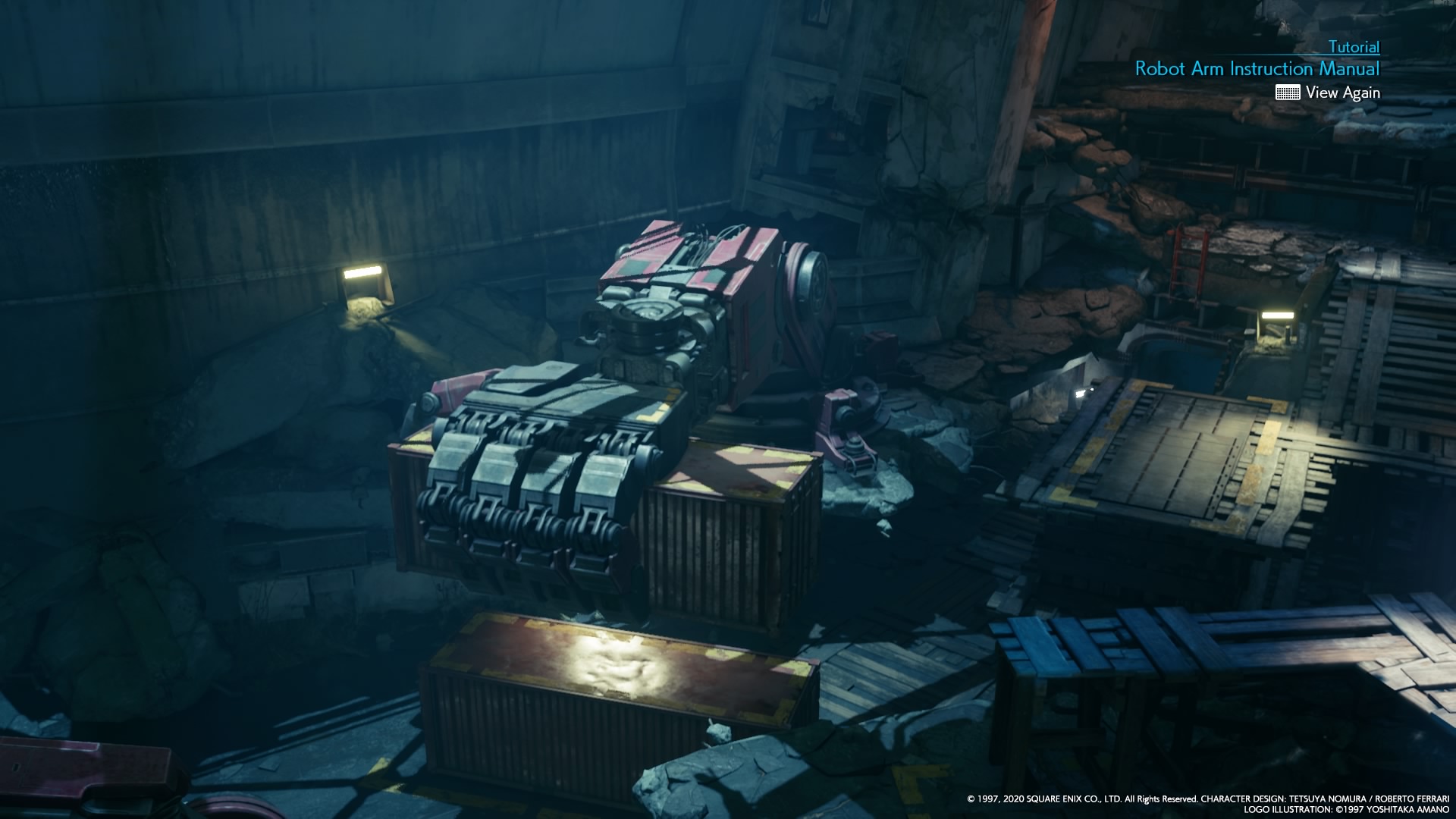Activate View Again to replay the tutorial
The width and height of the screenshot is (1456, 819).
point(1344,93)
